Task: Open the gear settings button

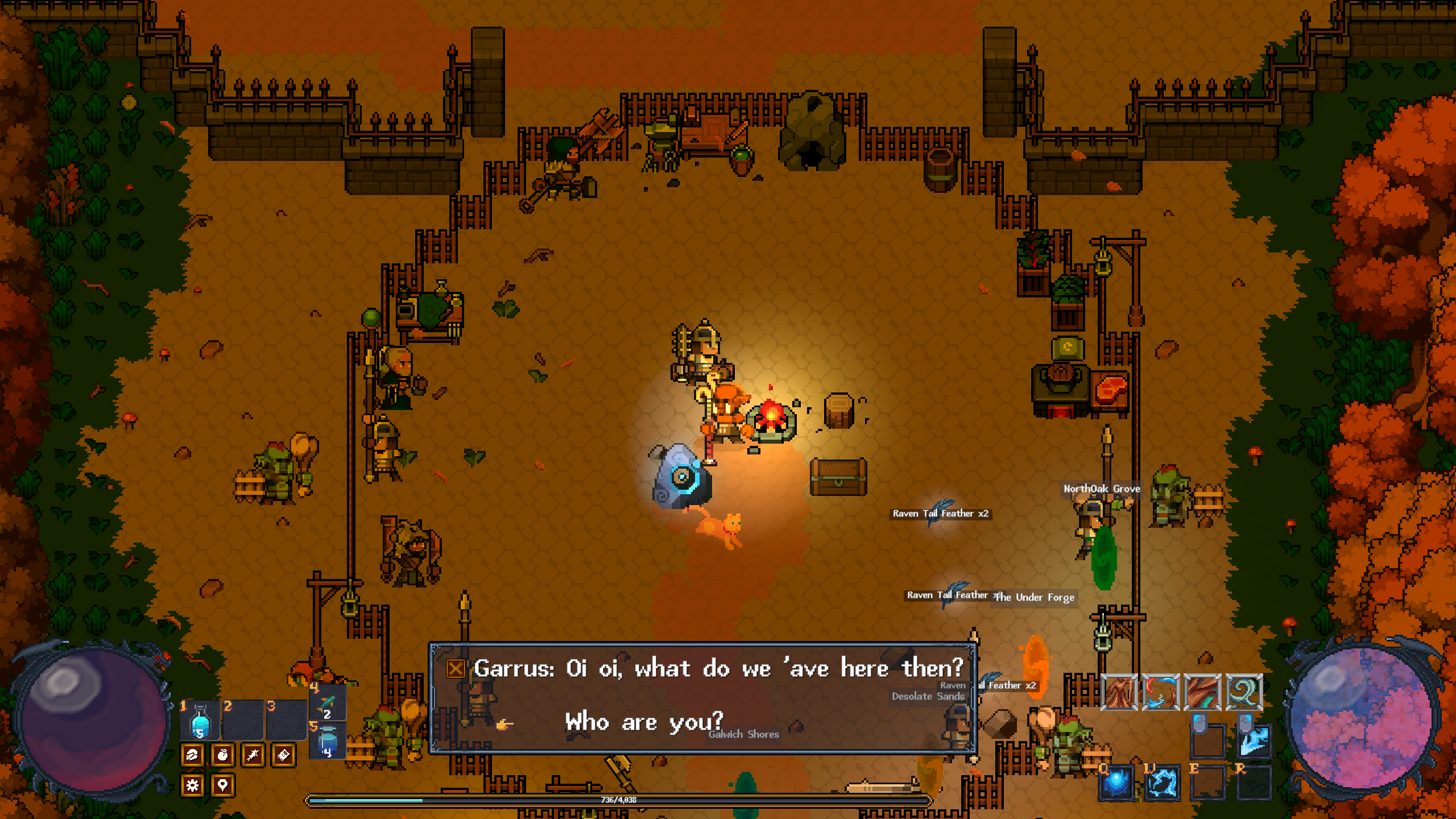Action: click(193, 785)
